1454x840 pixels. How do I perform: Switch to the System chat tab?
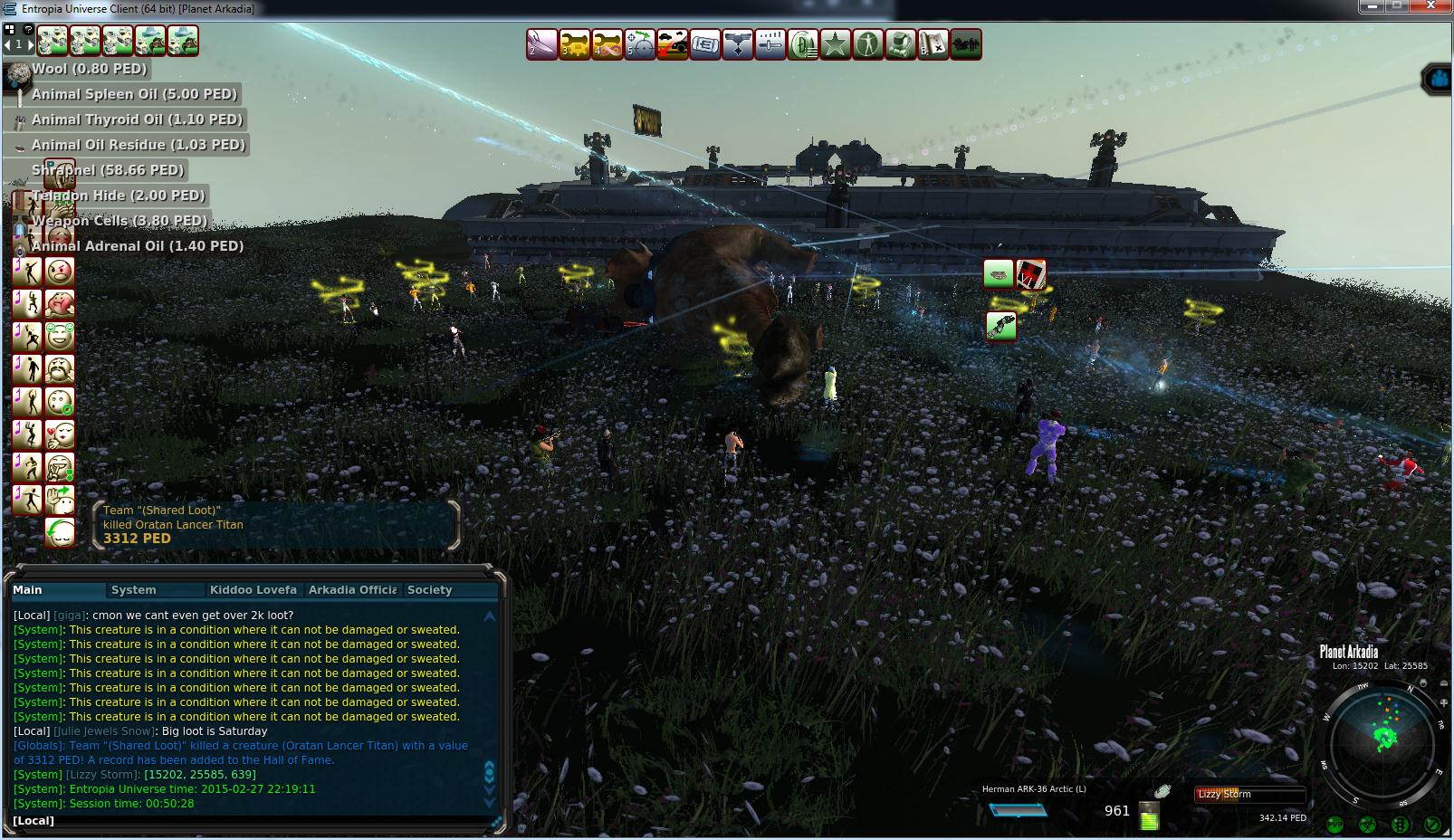[134, 590]
